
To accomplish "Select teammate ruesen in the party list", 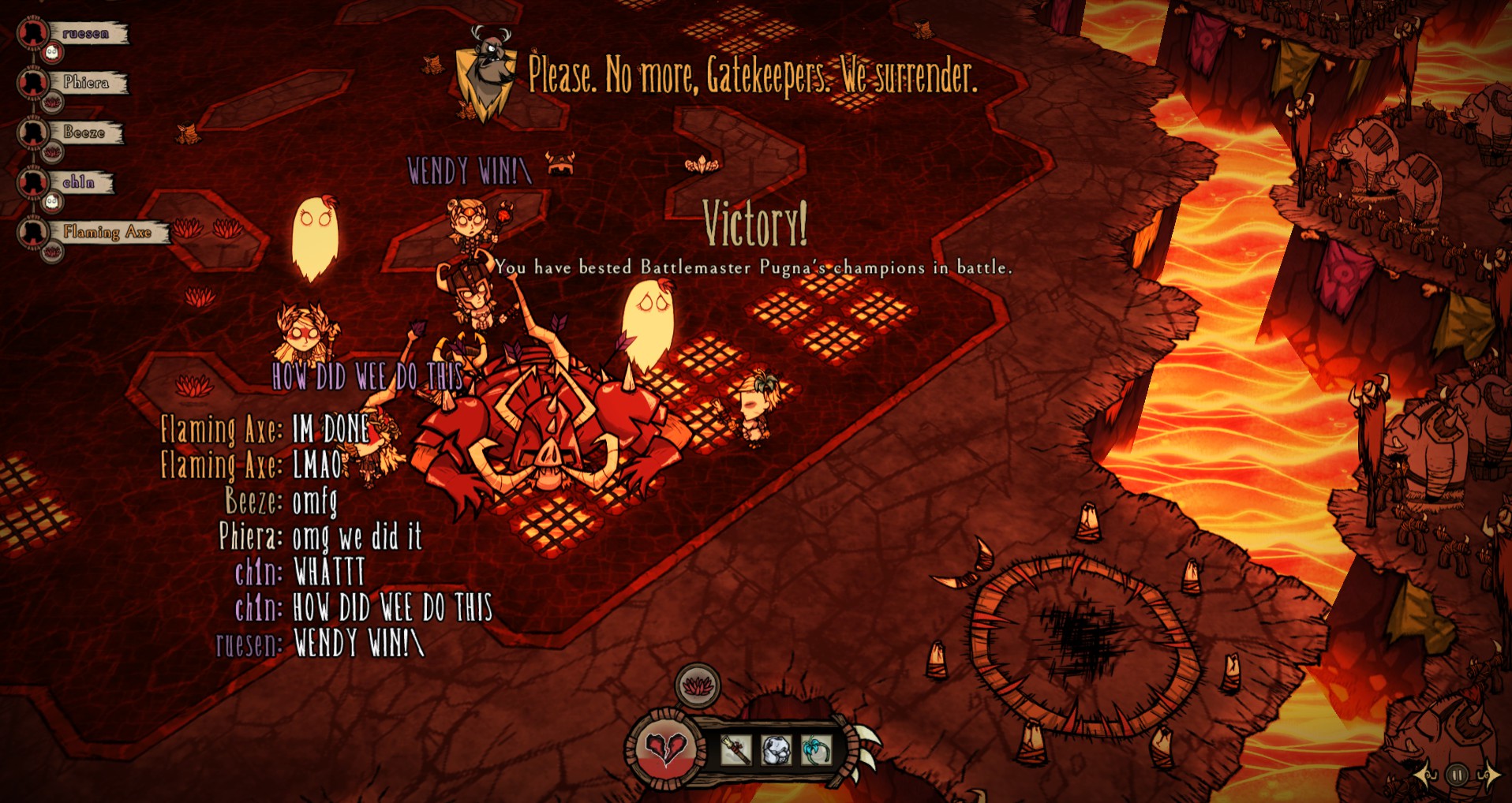I will coord(86,33).
